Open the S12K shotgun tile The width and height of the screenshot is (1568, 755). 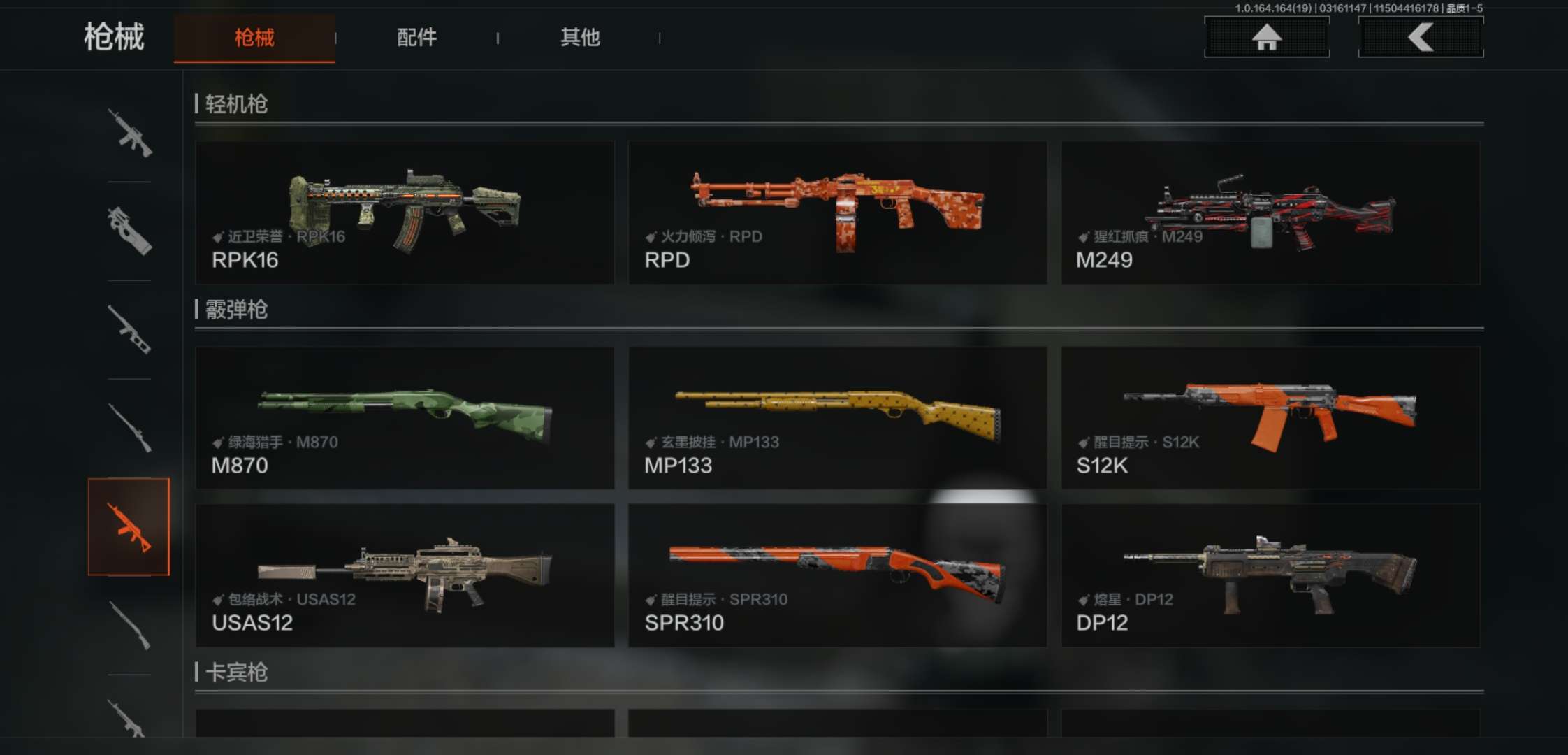click(1270, 418)
